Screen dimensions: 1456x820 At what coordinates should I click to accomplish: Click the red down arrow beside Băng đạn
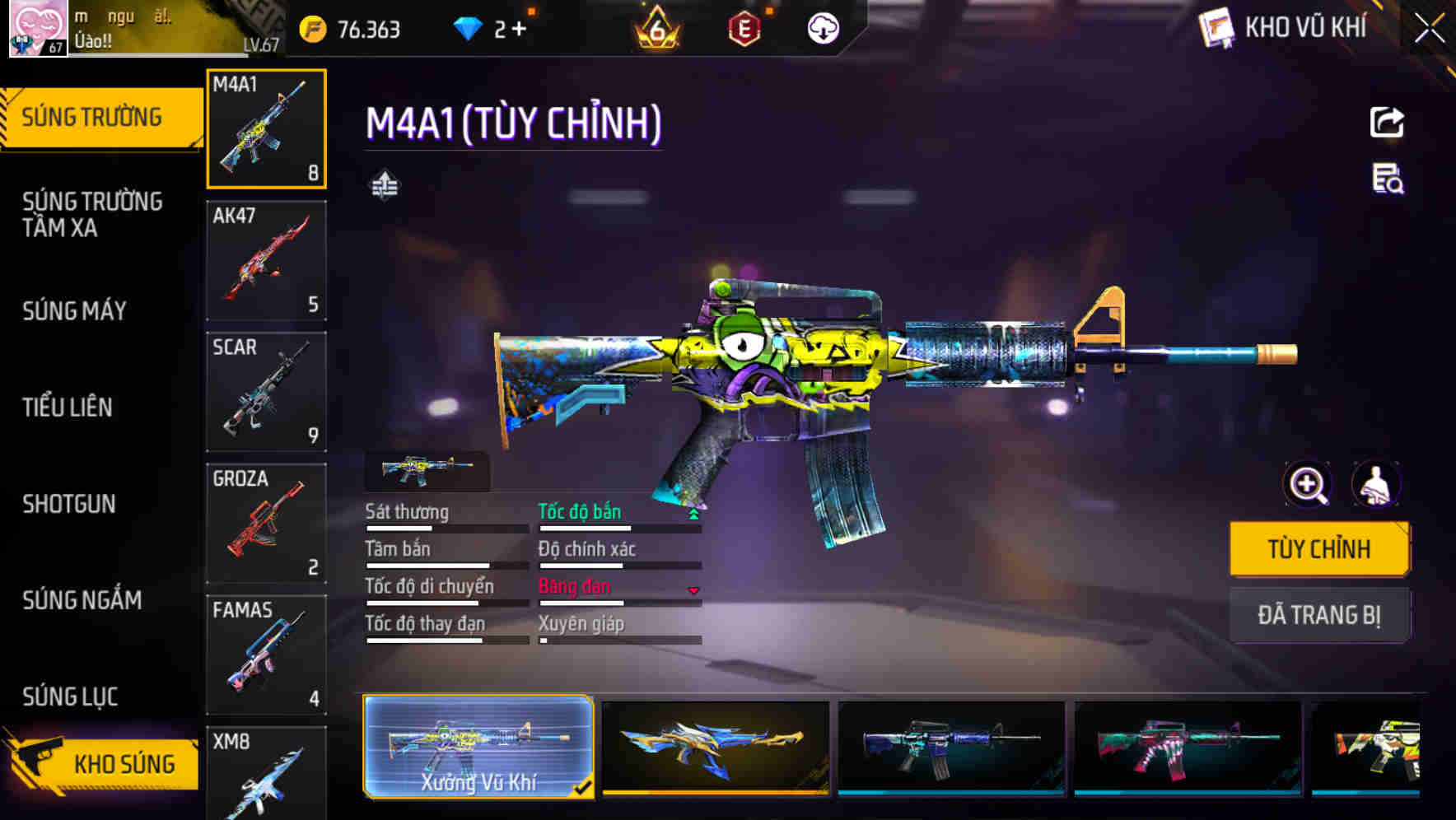(x=693, y=589)
